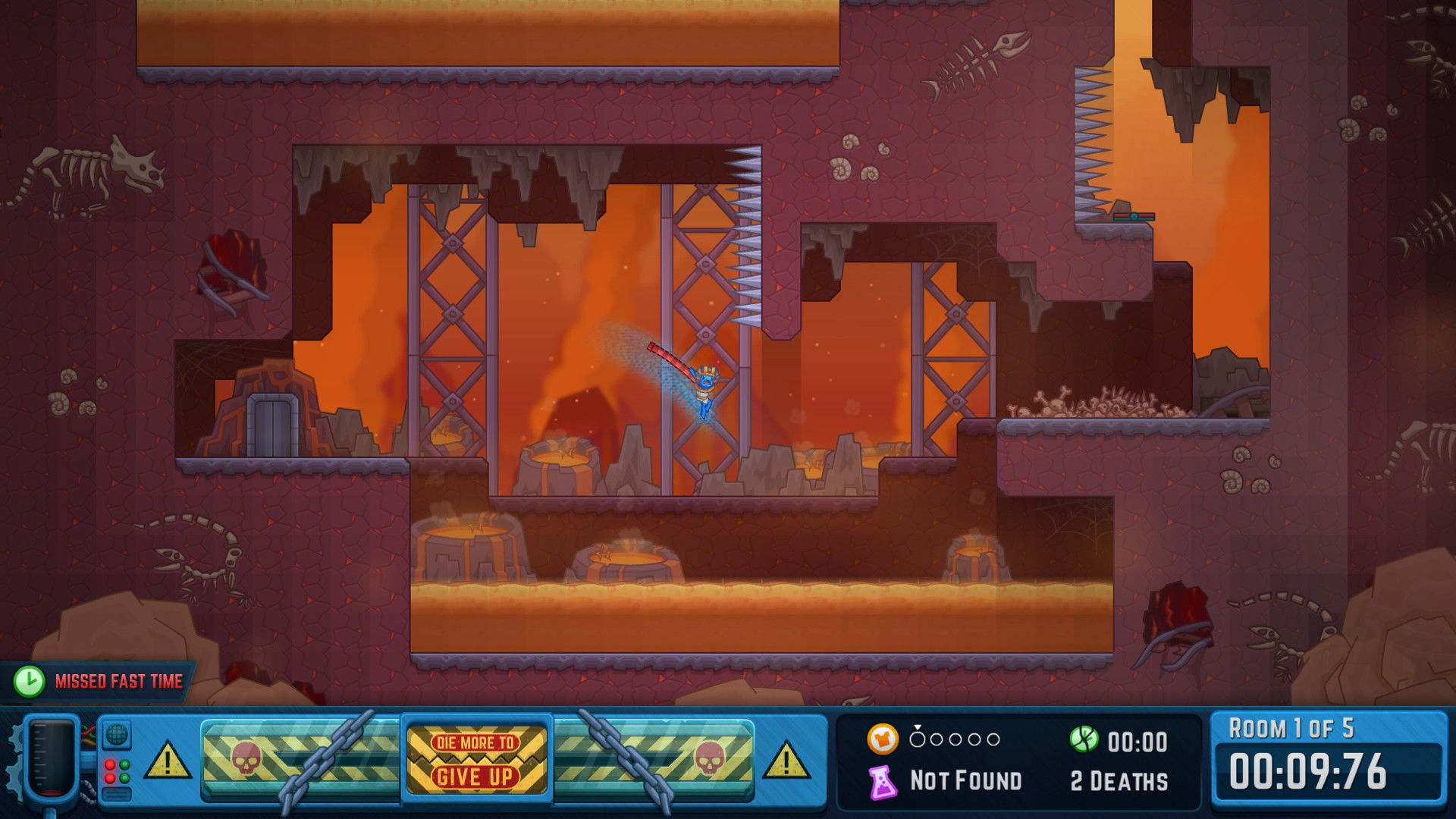Viewport: 1456px width, 819px height.
Task: Click the green globe screen on the console
Action: [115, 735]
